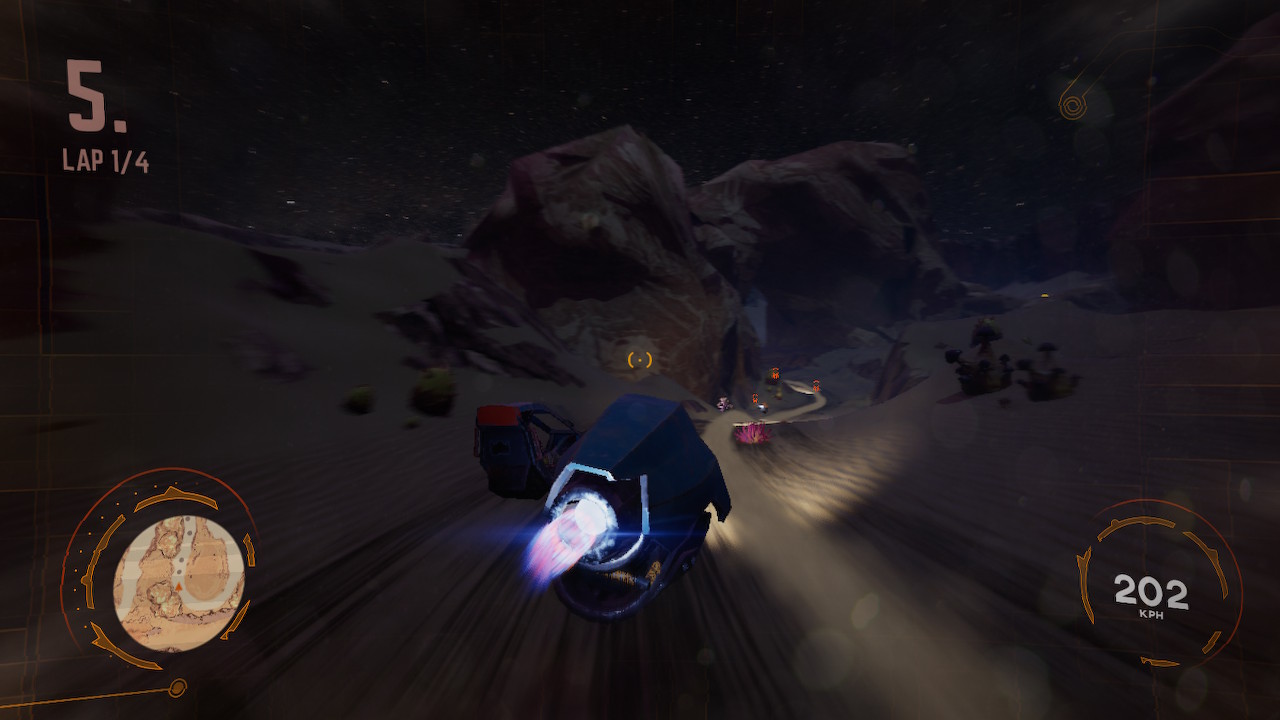Click the player marker on the minimap
1280x720 pixels.
pos(178,586)
